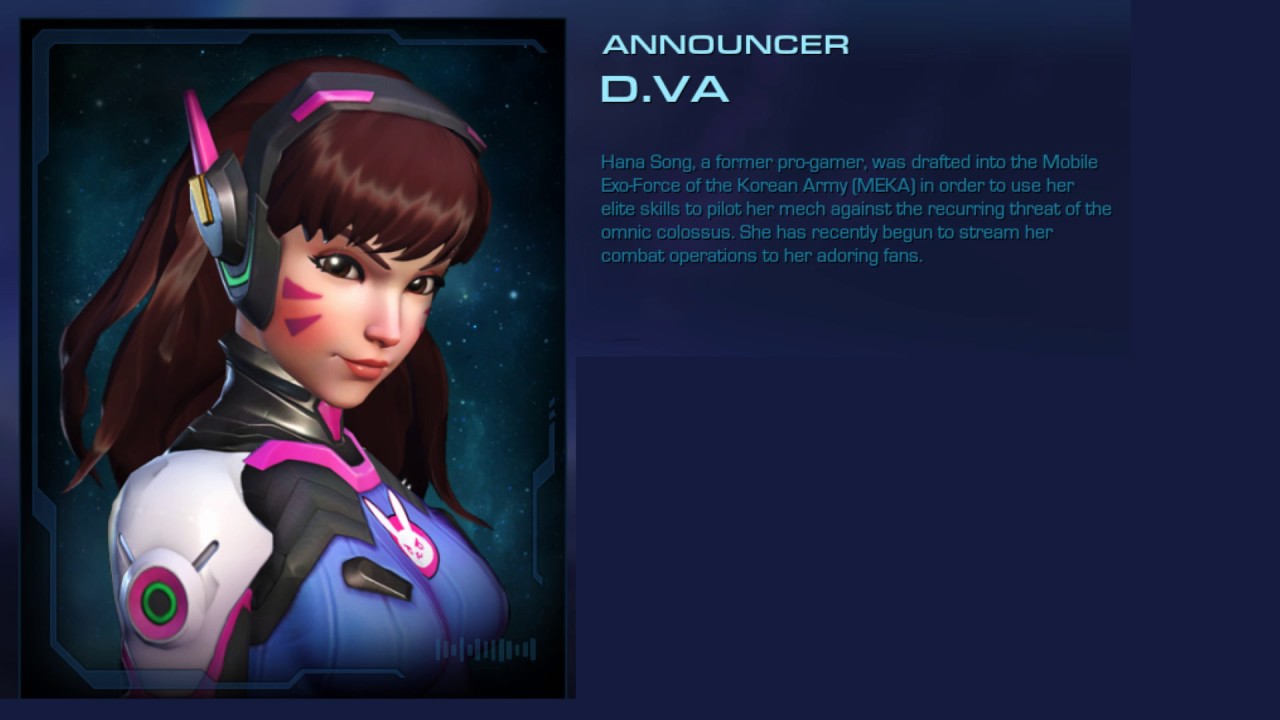Click the D.VA title text
Screen dimensions: 1280x720
[663, 88]
